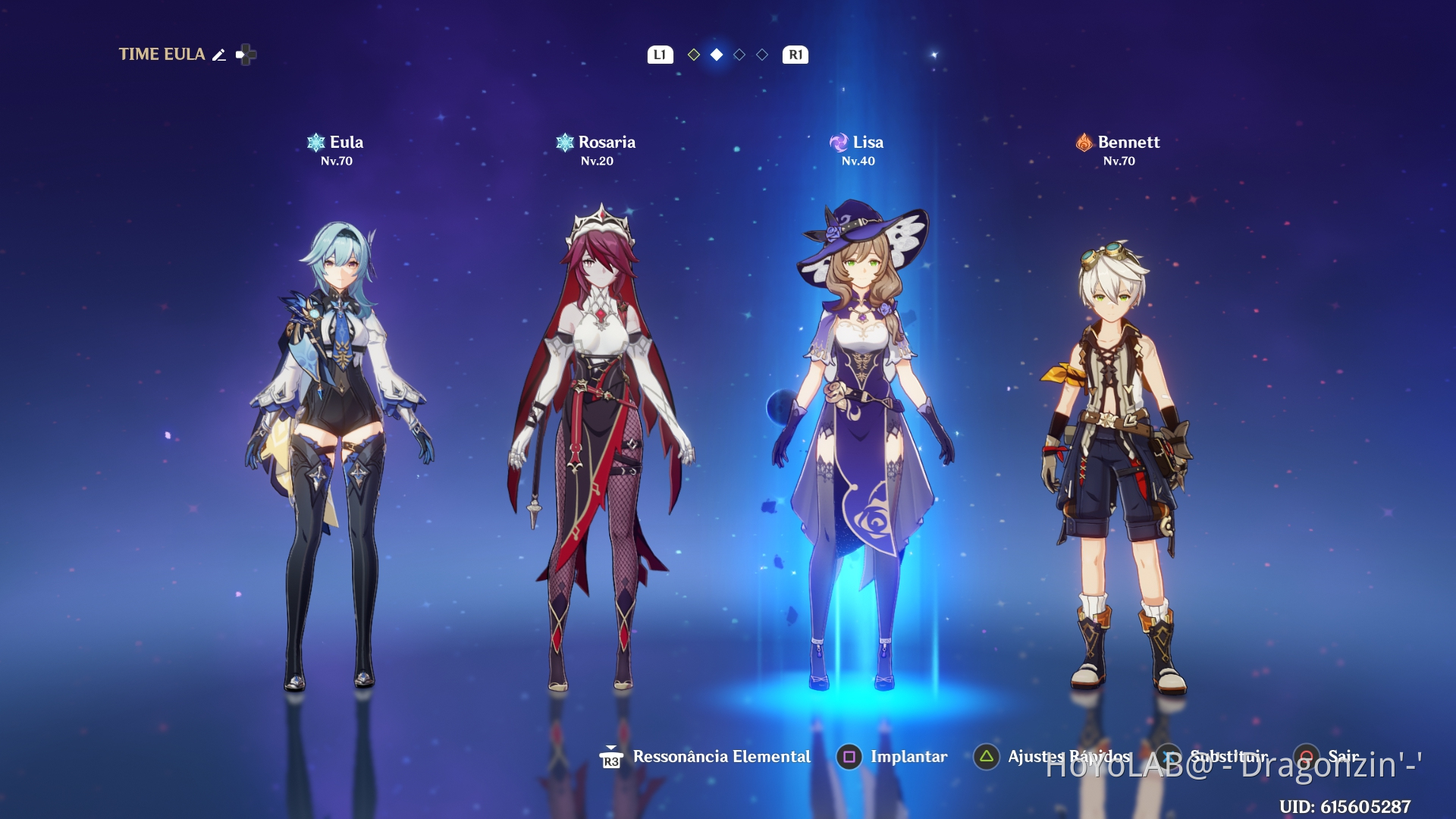This screenshot has width=1456, height=819.
Task: Select the fourth diamond page indicator
Action: (761, 55)
